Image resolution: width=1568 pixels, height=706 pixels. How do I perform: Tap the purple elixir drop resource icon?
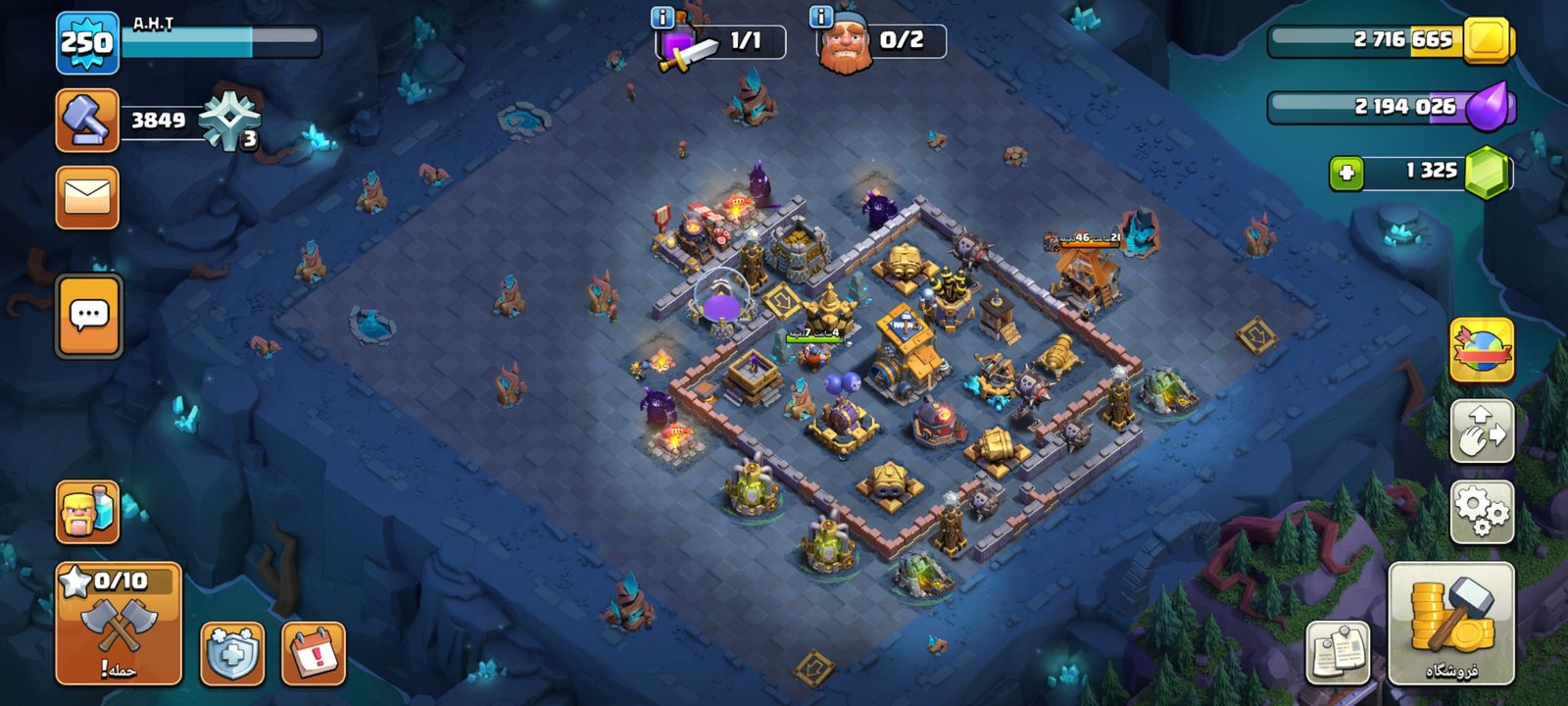[x=1489, y=106]
